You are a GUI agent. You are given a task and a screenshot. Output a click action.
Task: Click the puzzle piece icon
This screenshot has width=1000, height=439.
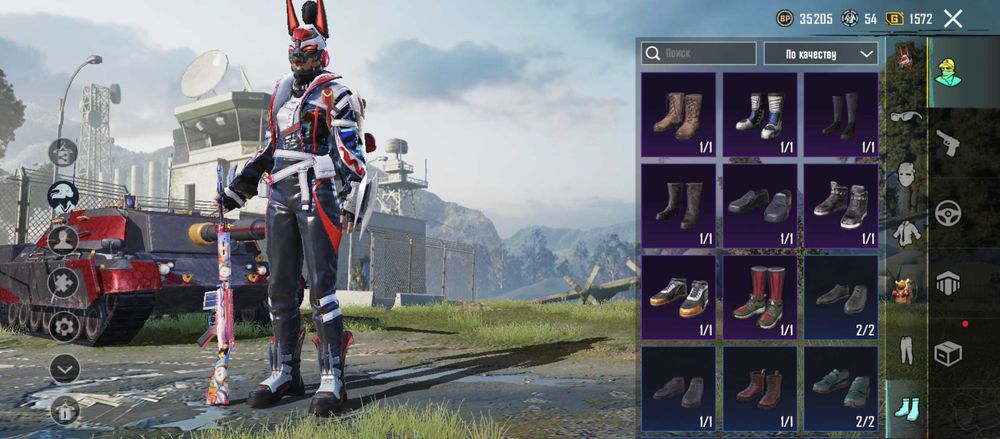(x=63, y=282)
